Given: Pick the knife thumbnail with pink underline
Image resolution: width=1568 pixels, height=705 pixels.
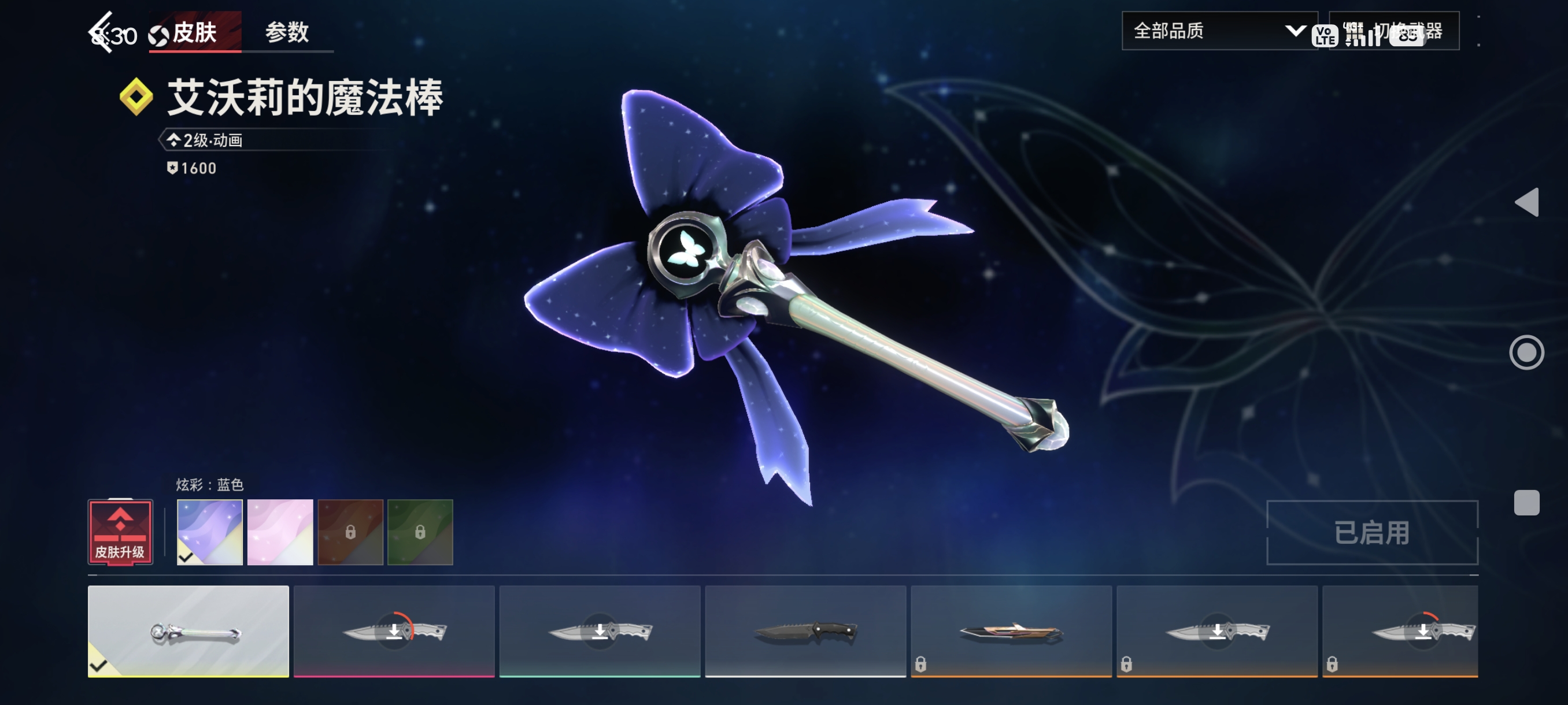Looking at the screenshot, I should 394,631.
